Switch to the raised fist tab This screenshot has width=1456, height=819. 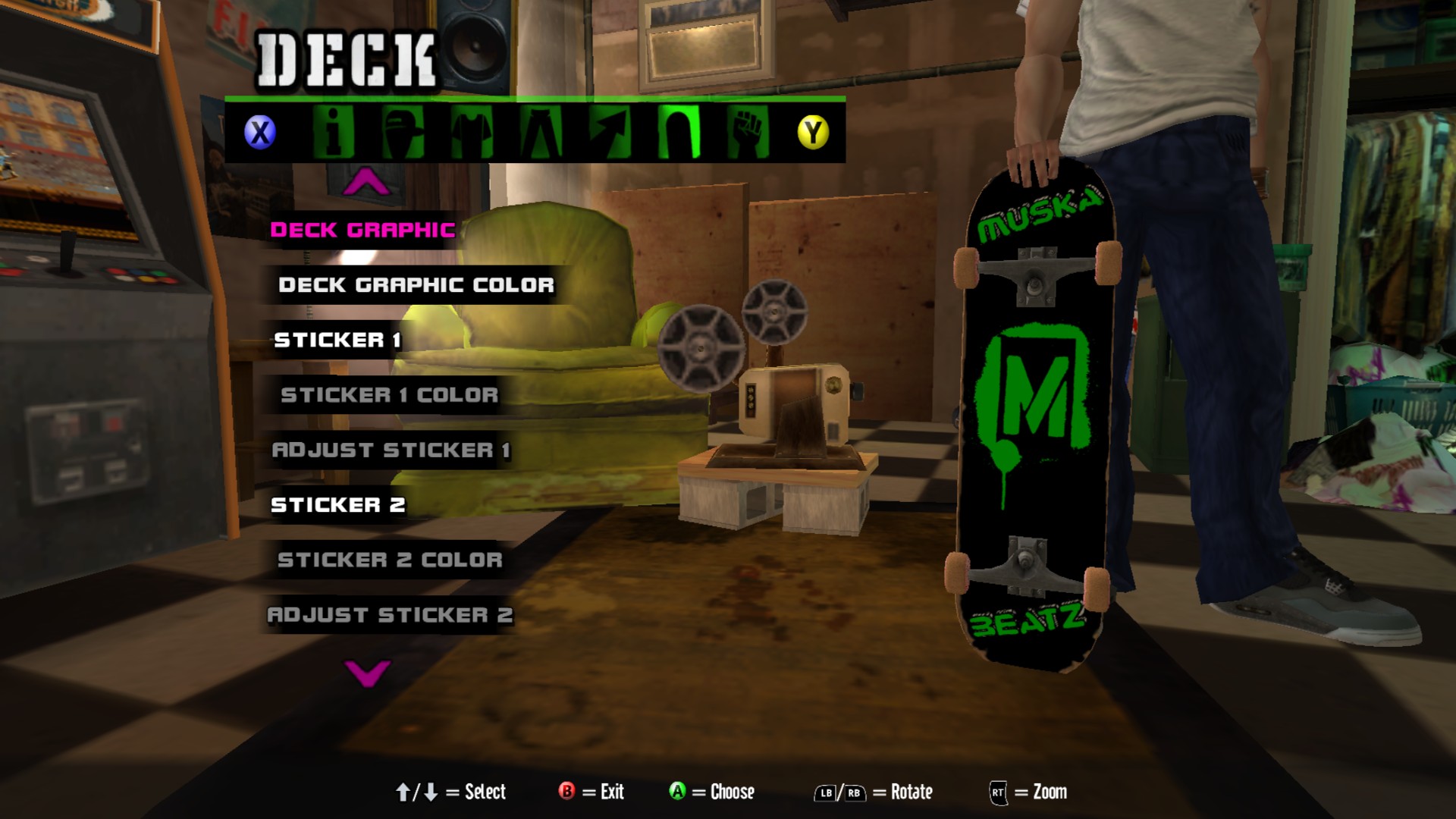(748, 132)
